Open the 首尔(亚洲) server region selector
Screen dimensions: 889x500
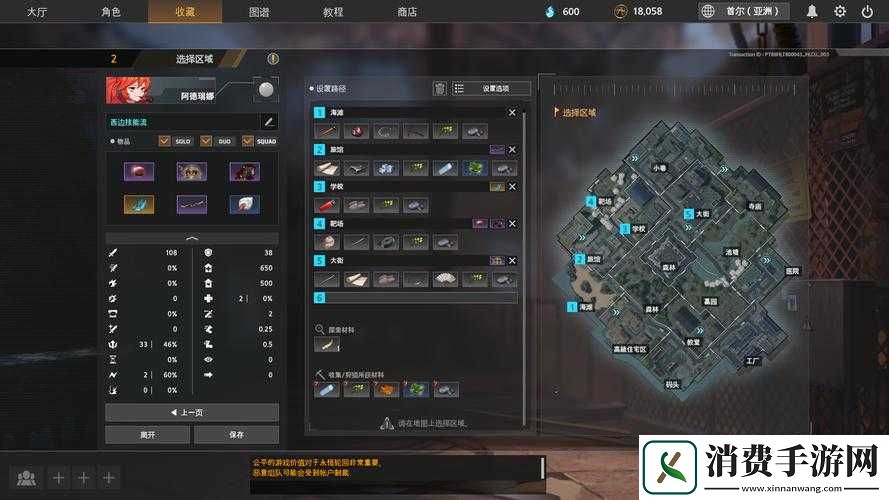[745, 11]
